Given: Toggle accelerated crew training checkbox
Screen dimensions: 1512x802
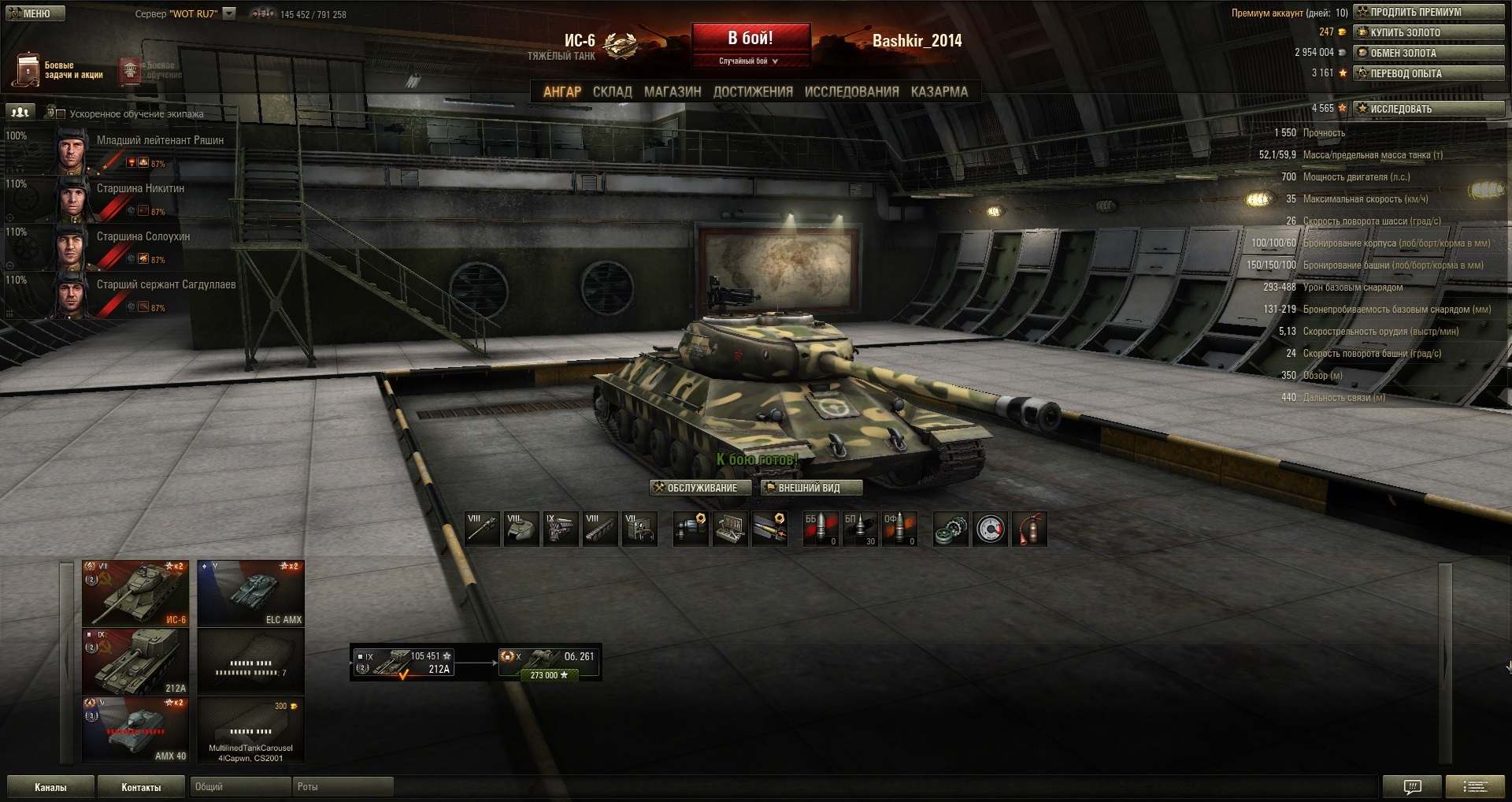Looking at the screenshot, I should (x=61, y=114).
